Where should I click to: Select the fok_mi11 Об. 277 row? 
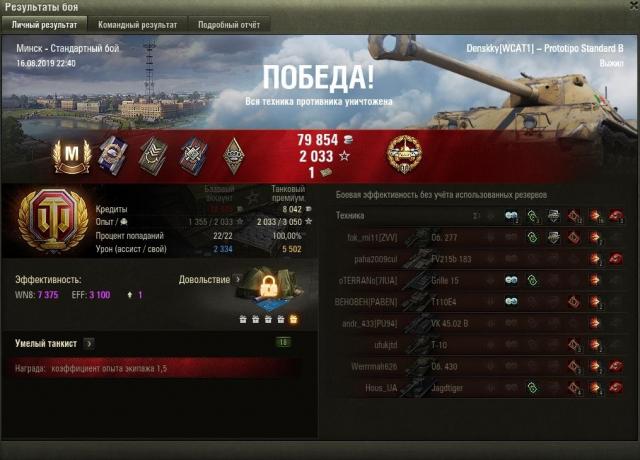click(x=480, y=237)
